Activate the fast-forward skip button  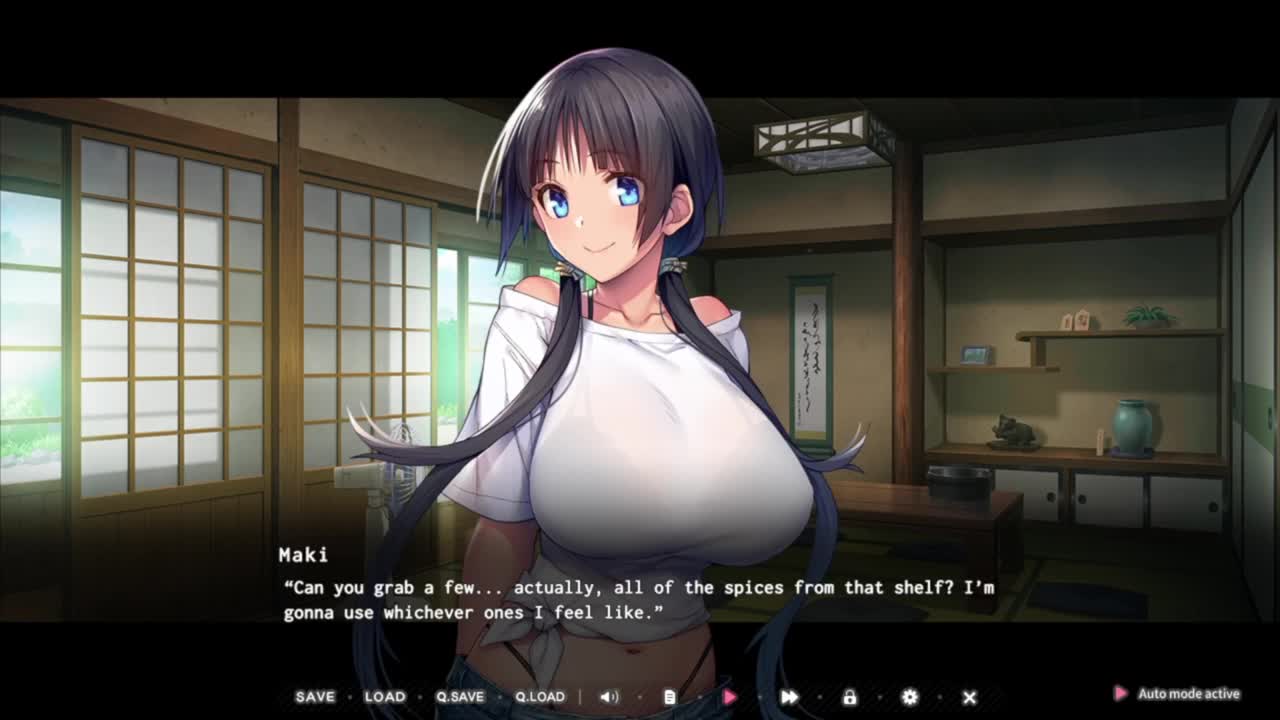(x=789, y=697)
